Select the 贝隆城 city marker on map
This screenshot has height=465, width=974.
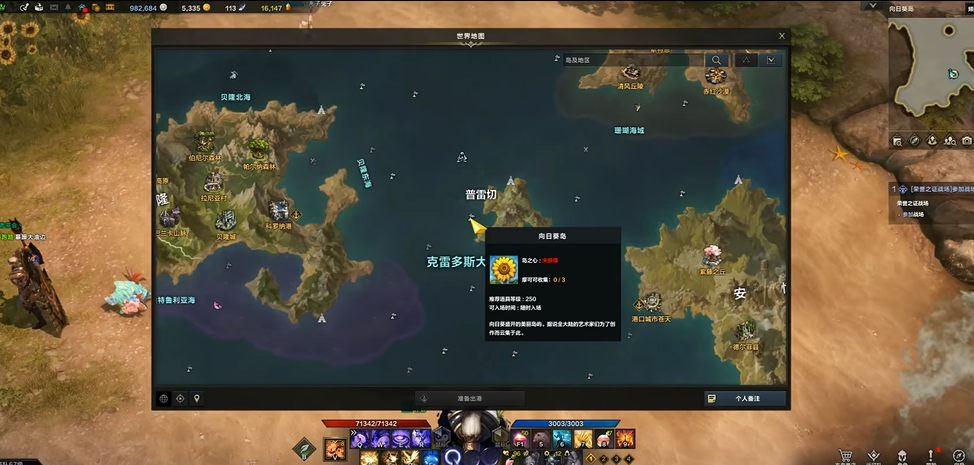pyautogui.click(x=226, y=223)
